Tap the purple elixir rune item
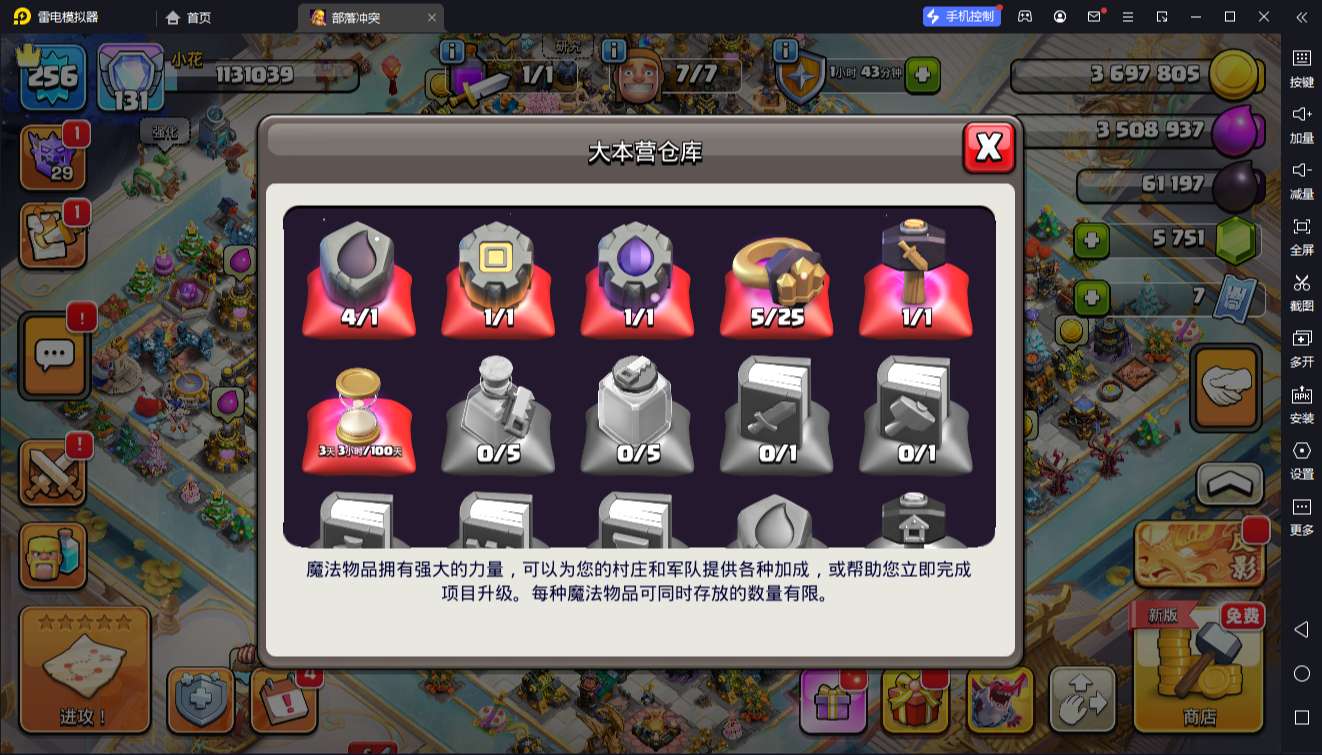The image size is (1322, 755). coord(637,275)
